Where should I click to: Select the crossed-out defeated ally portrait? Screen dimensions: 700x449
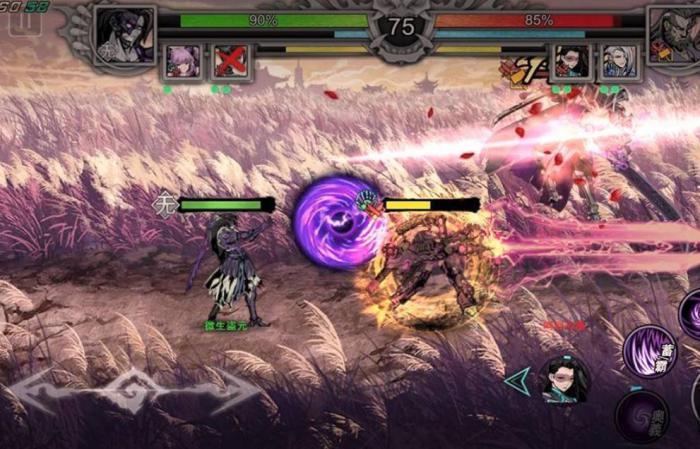point(231,62)
